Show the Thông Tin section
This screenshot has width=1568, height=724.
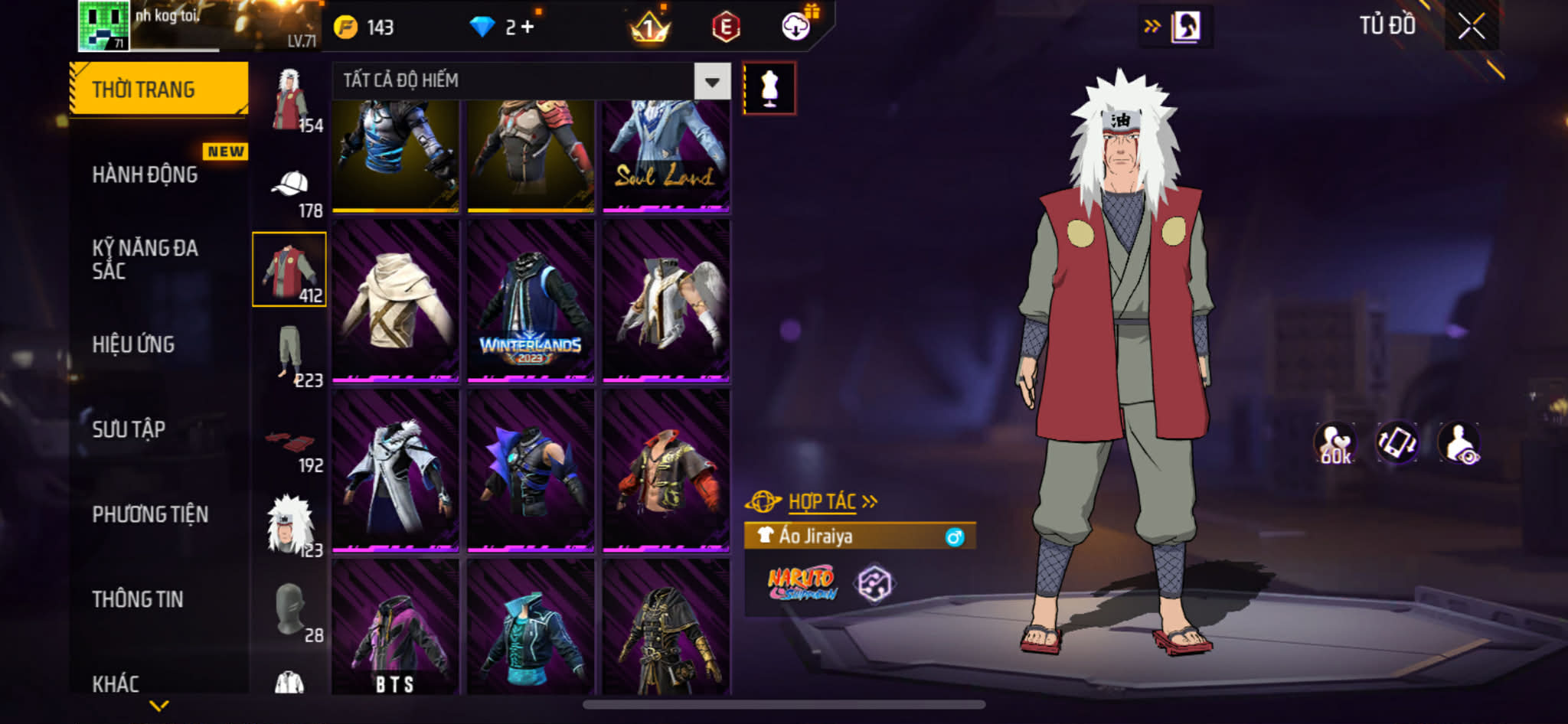coord(138,599)
